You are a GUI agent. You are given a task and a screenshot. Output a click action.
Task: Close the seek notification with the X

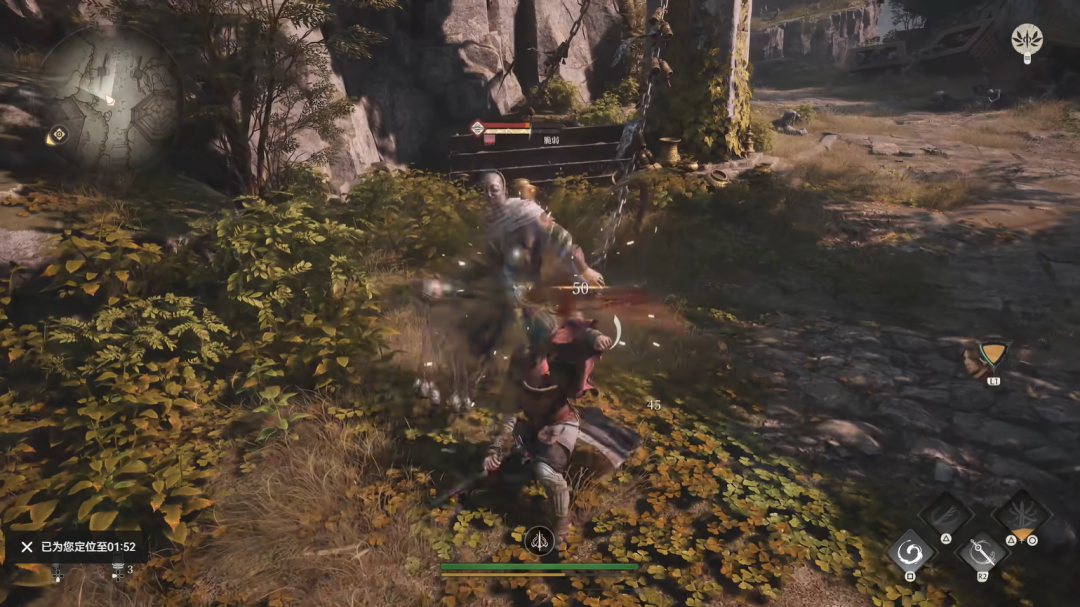(27, 547)
